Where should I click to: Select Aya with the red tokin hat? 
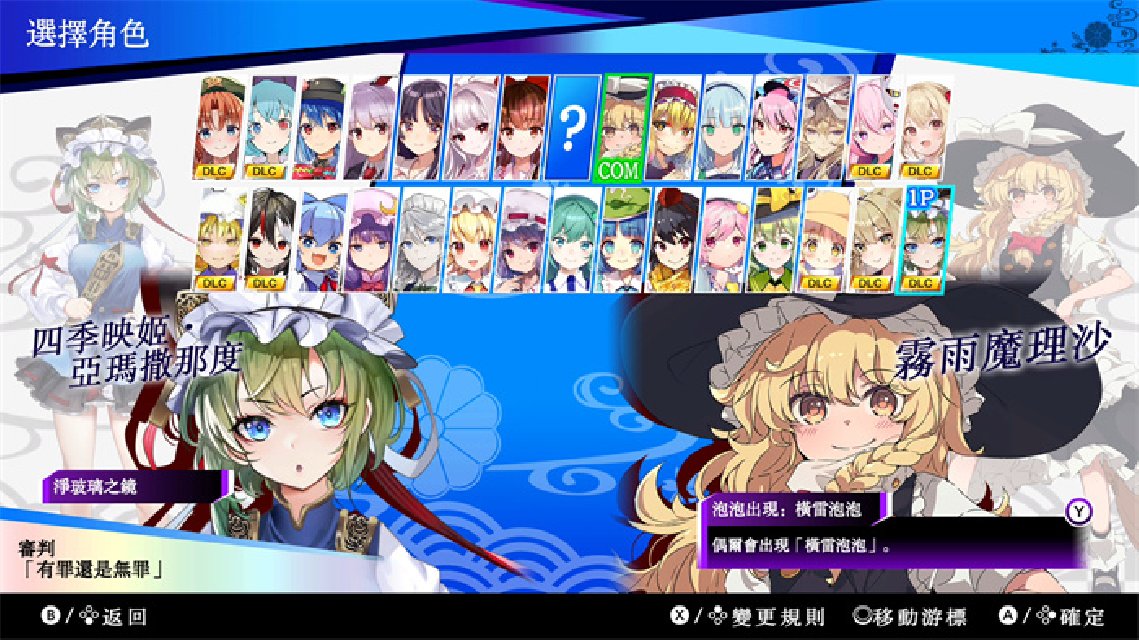(676, 240)
